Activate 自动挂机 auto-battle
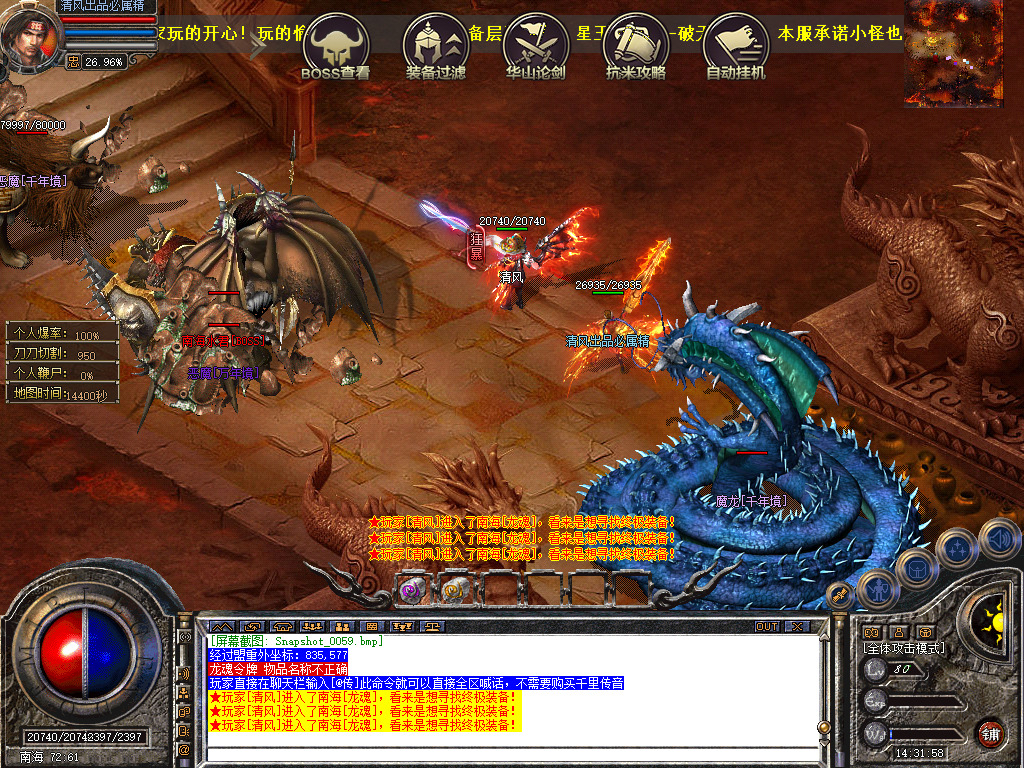 point(736,46)
